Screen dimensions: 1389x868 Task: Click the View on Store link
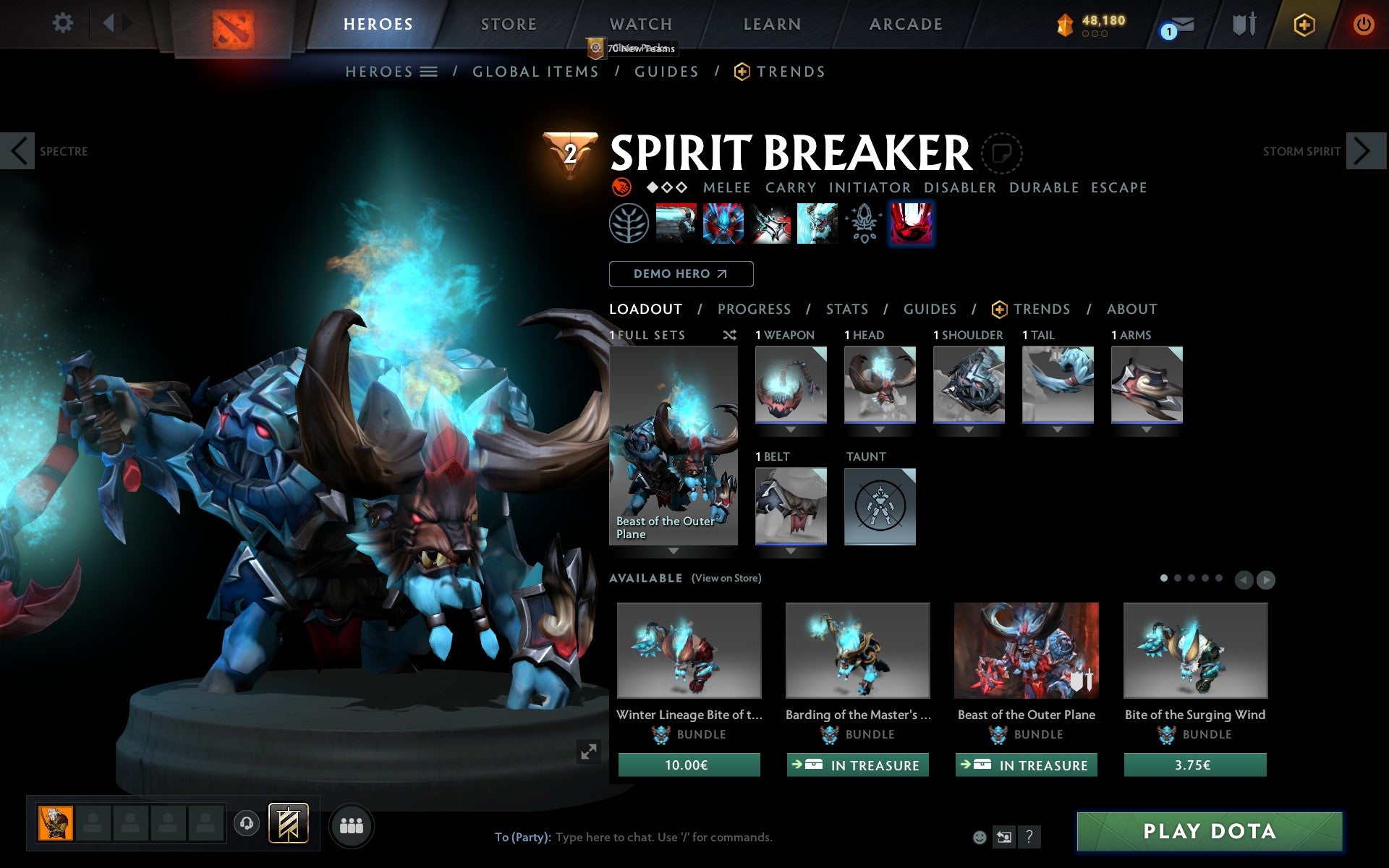click(726, 579)
